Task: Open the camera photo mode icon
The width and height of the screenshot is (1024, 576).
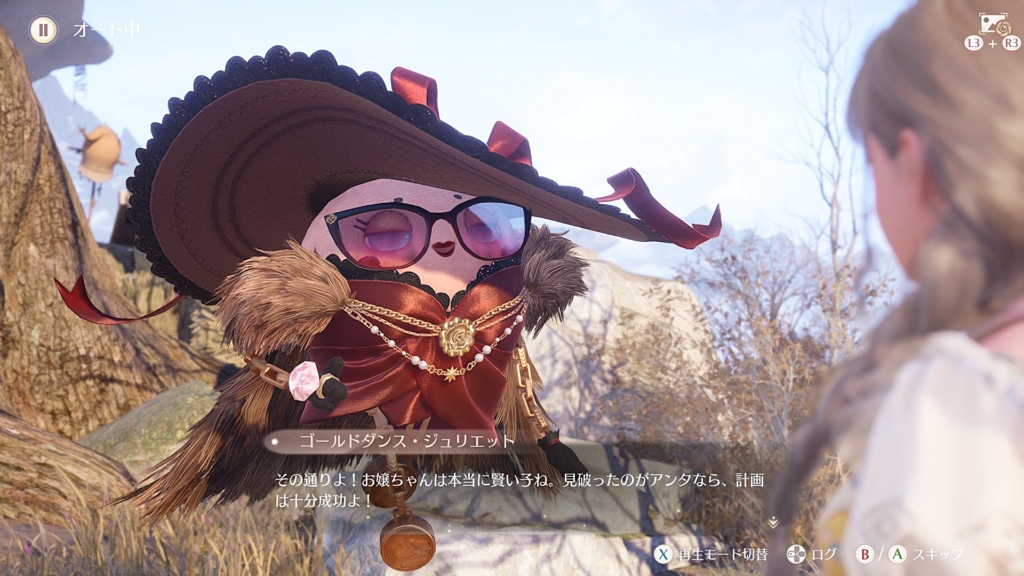Action: pos(993,24)
